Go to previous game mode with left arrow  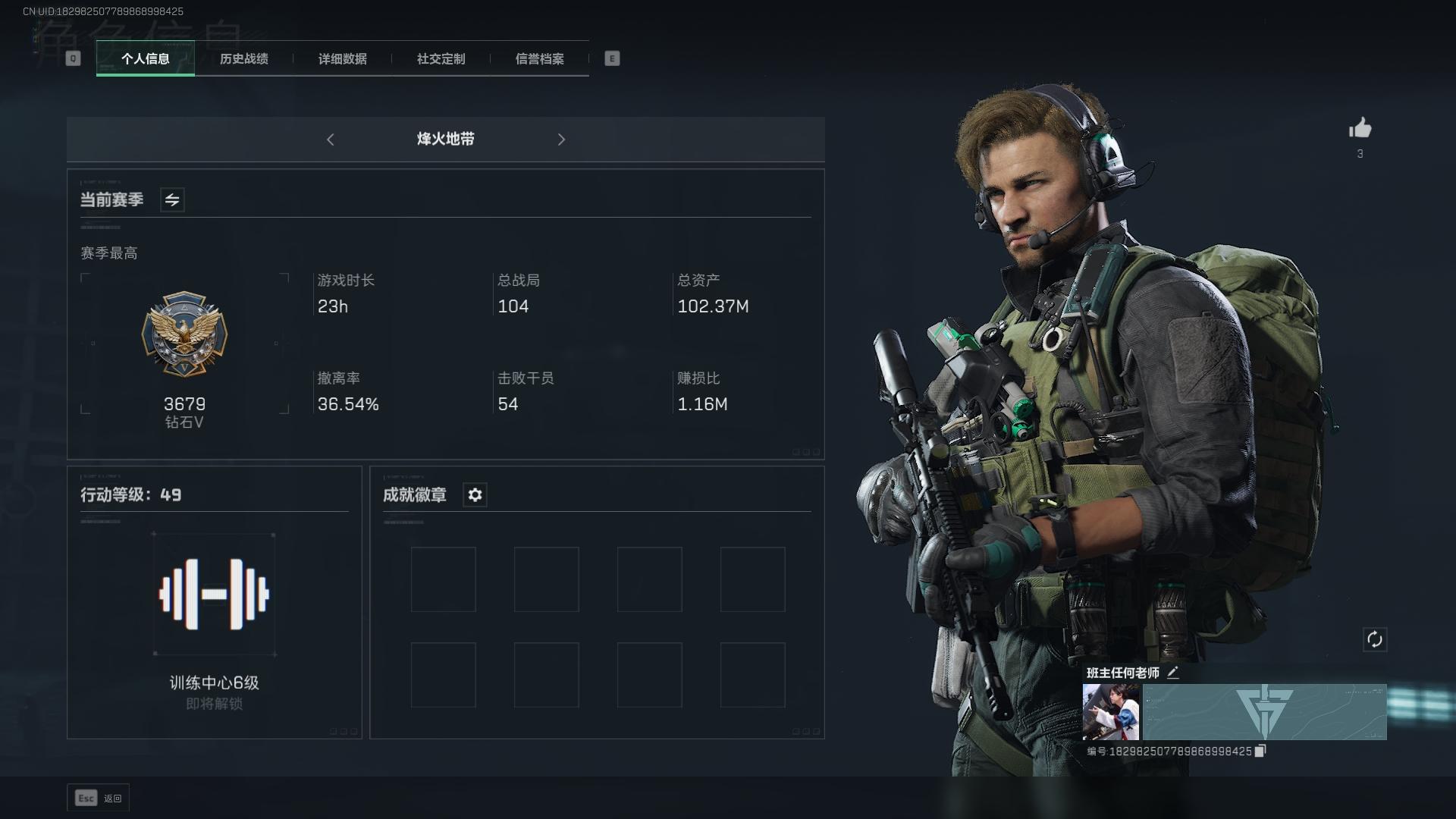click(x=331, y=140)
